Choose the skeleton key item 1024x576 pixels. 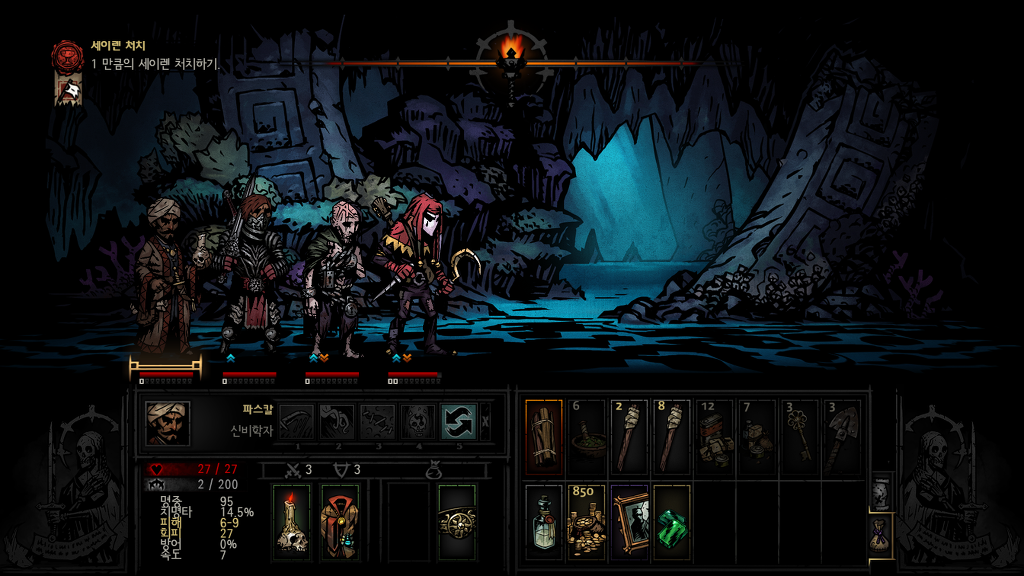coord(799,436)
